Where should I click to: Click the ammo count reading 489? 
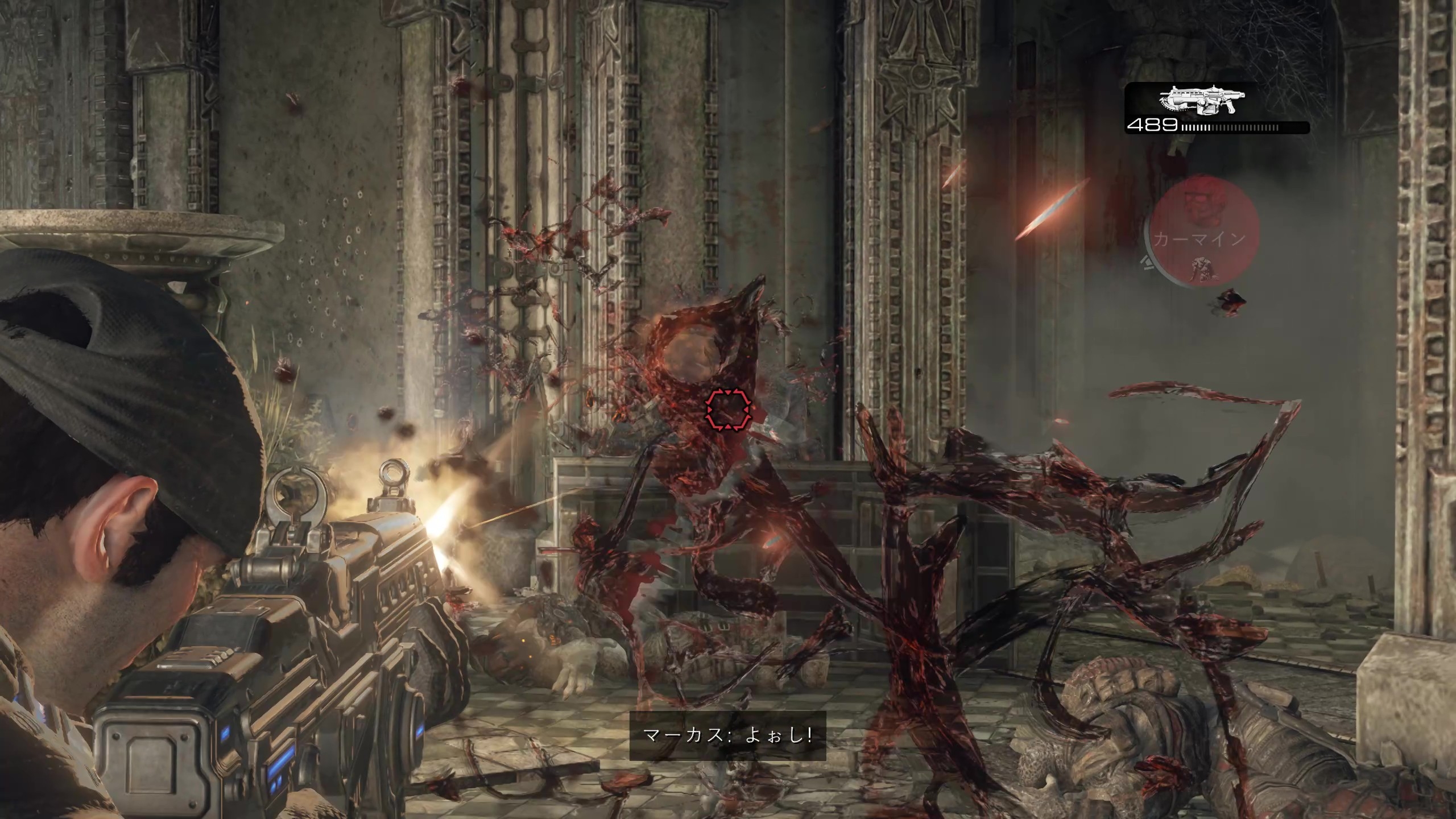pos(1154,124)
